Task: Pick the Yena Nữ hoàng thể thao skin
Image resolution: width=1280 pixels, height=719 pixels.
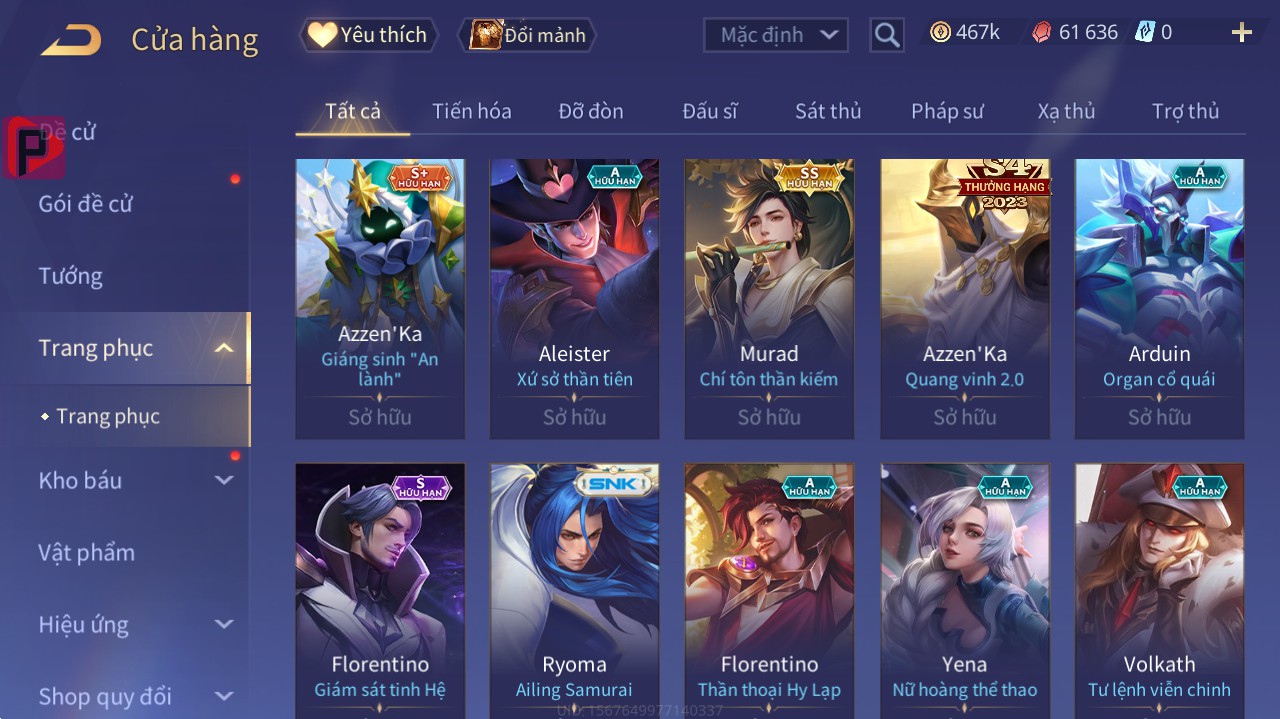Action: pos(964,590)
